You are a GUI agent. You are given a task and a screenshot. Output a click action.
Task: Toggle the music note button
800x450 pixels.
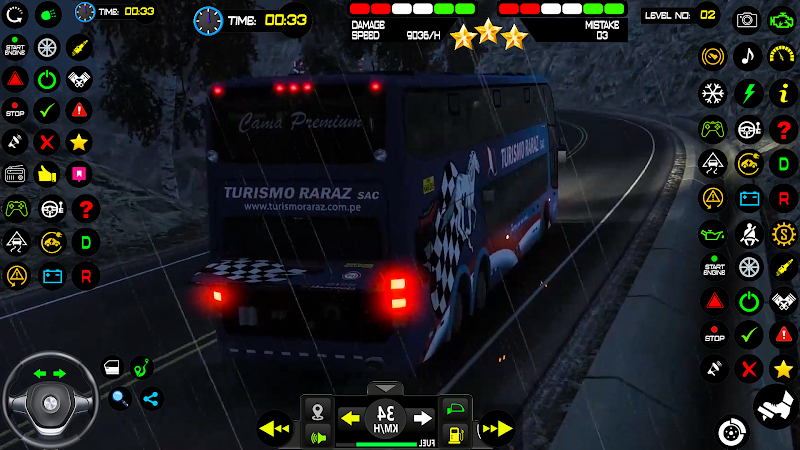pyautogui.click(x=747, y=56)
